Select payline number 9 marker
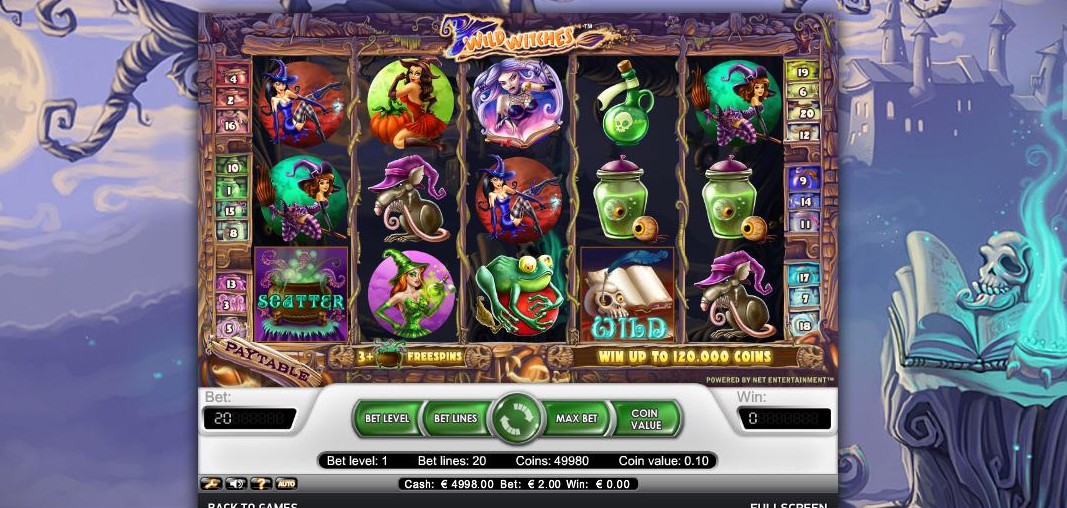Image resolution: width=1067 pixels, height=508 pixels. tap(802, 182)
